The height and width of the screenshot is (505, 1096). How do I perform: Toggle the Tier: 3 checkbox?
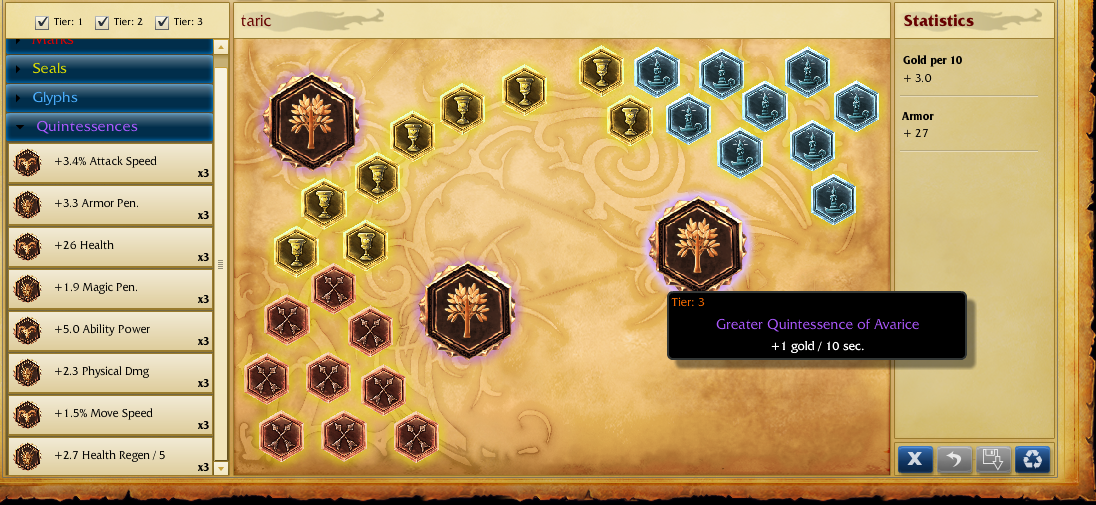click(162, 22)
